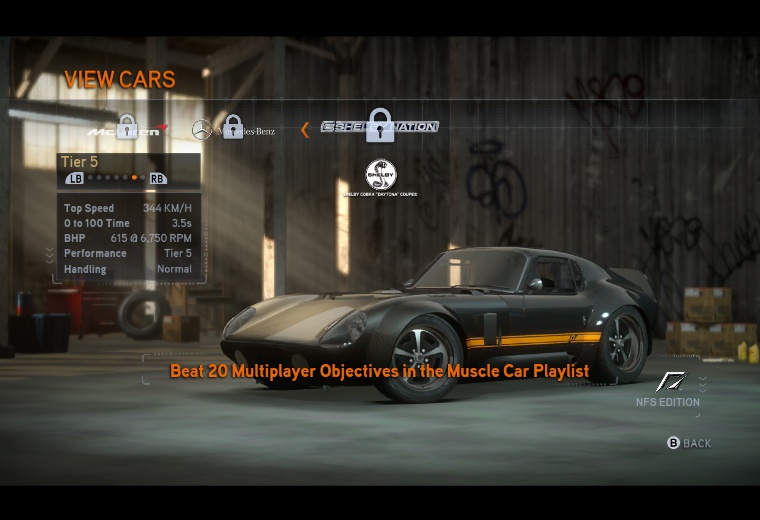Pick the Shelby Cobra Daytona Coupe badge
The width and height of the screenshot is (760, 520).
381,177
